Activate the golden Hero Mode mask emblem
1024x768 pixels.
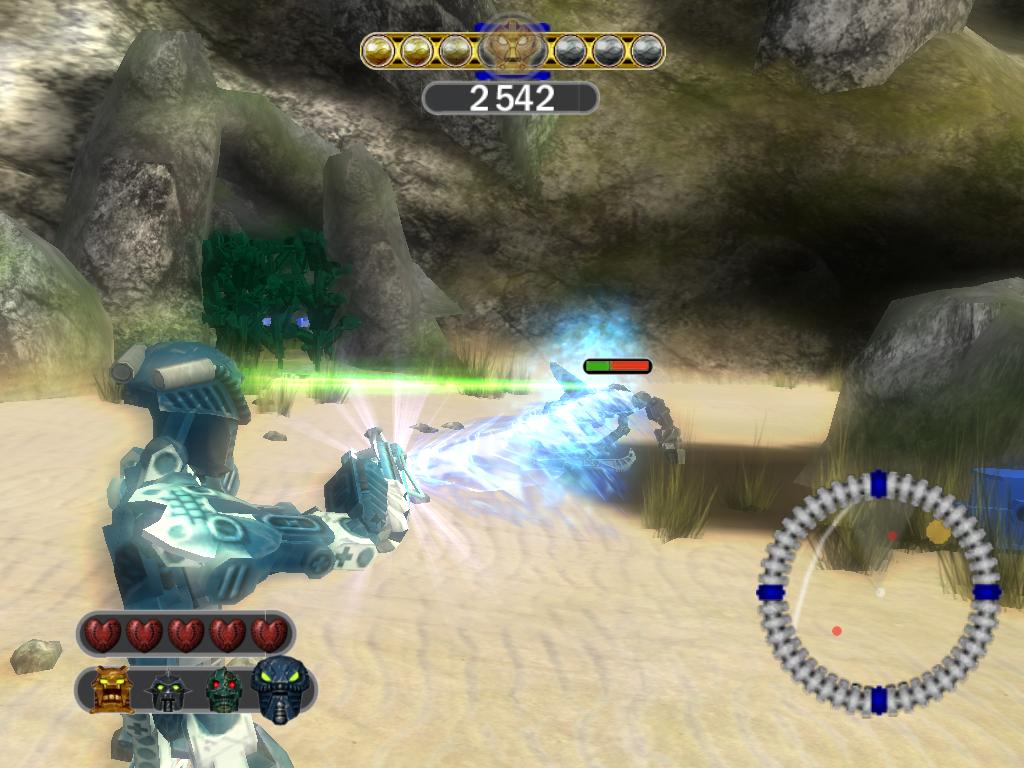click(x=512, y=47)
